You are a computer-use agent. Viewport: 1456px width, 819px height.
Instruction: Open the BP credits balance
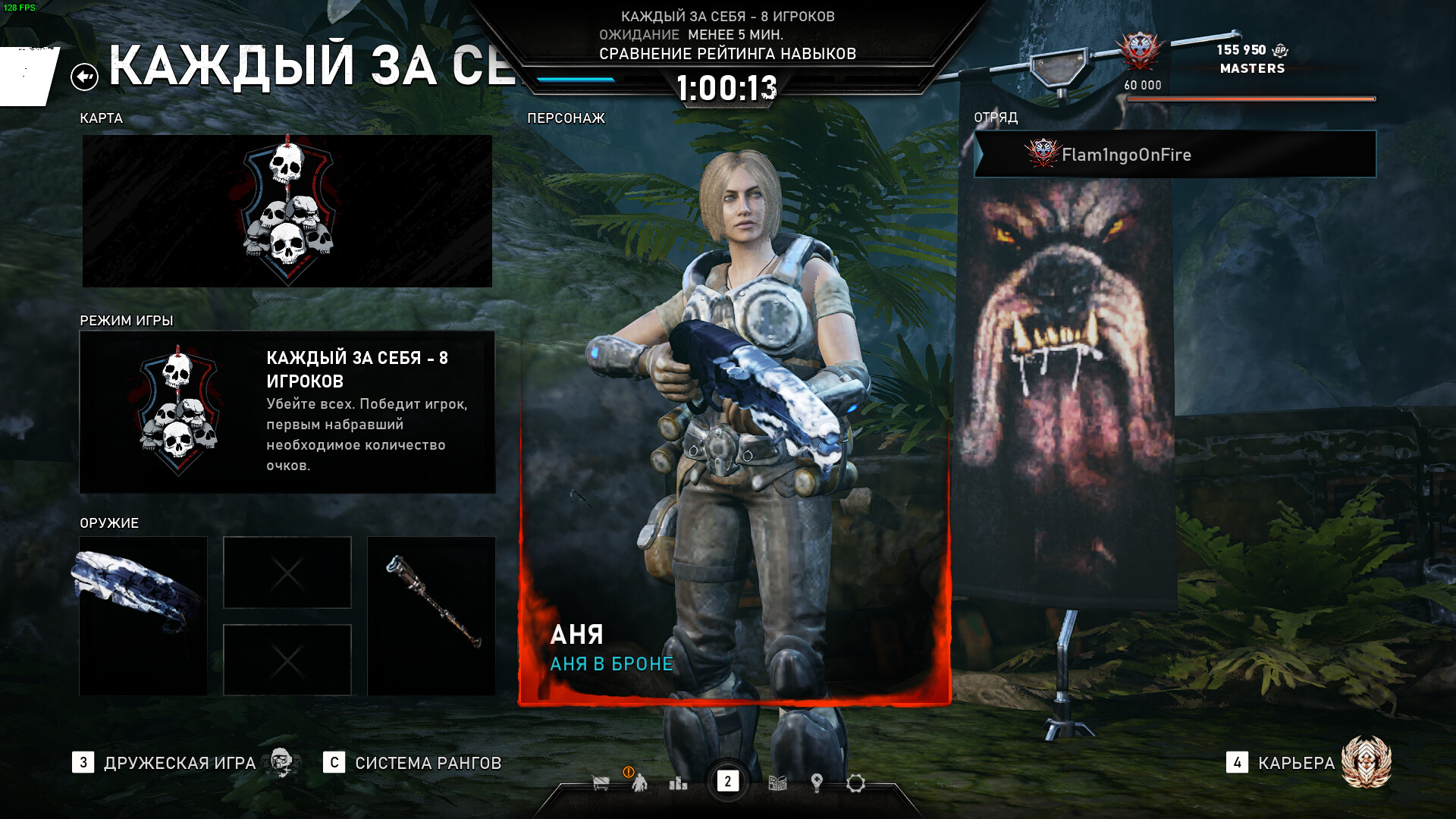(x=1251, y=50)
